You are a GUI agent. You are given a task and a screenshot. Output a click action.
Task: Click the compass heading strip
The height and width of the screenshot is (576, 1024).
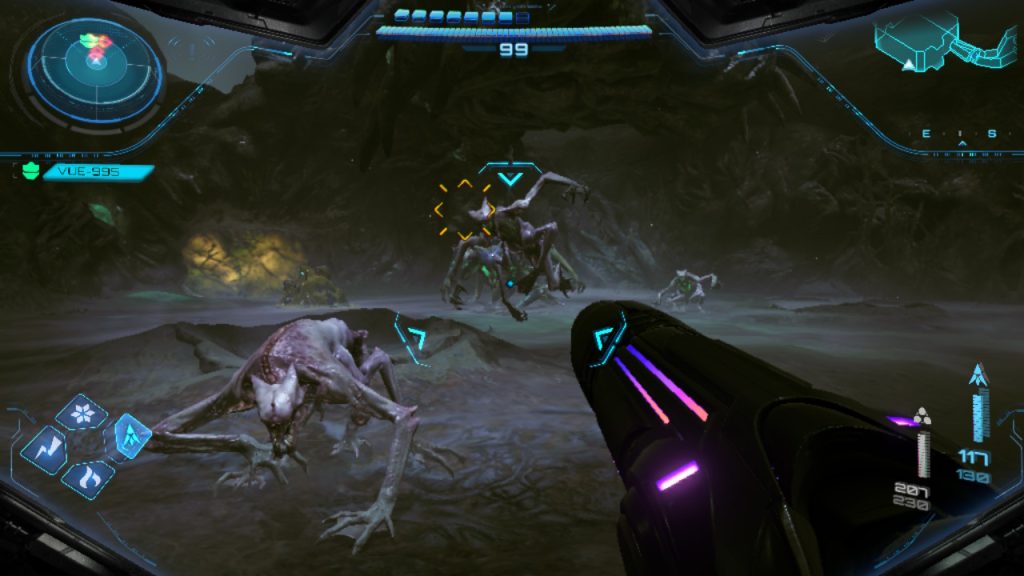coord(961,134)
